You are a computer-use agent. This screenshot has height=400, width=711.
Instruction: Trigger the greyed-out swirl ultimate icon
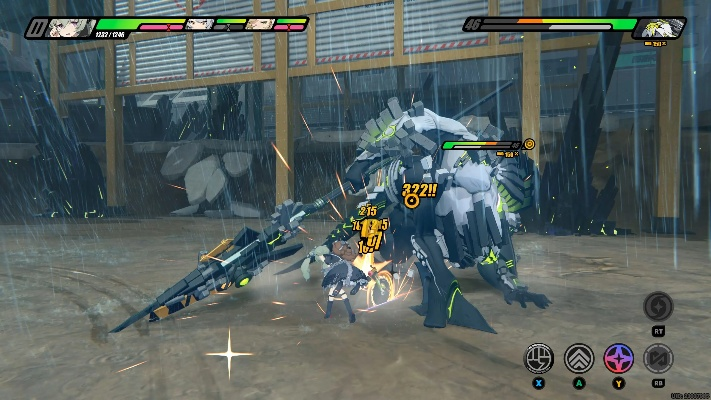point(657,307)
